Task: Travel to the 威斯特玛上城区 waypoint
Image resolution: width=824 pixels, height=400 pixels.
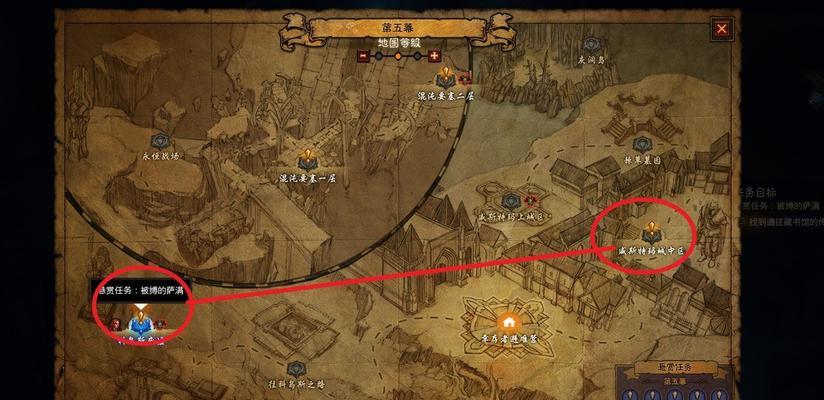Action: click(512, 200)
